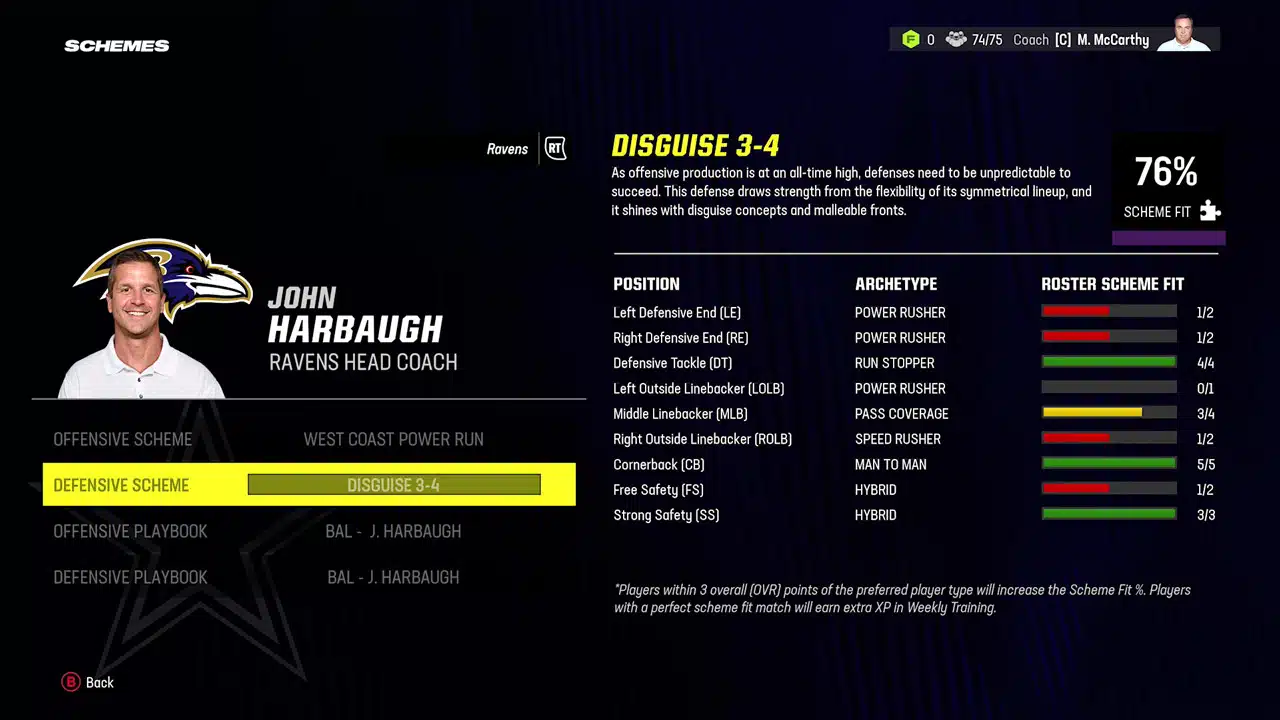The image size is (1280, 720).
Task: Open roster count via player group icon
Action: tap(956, 39)
